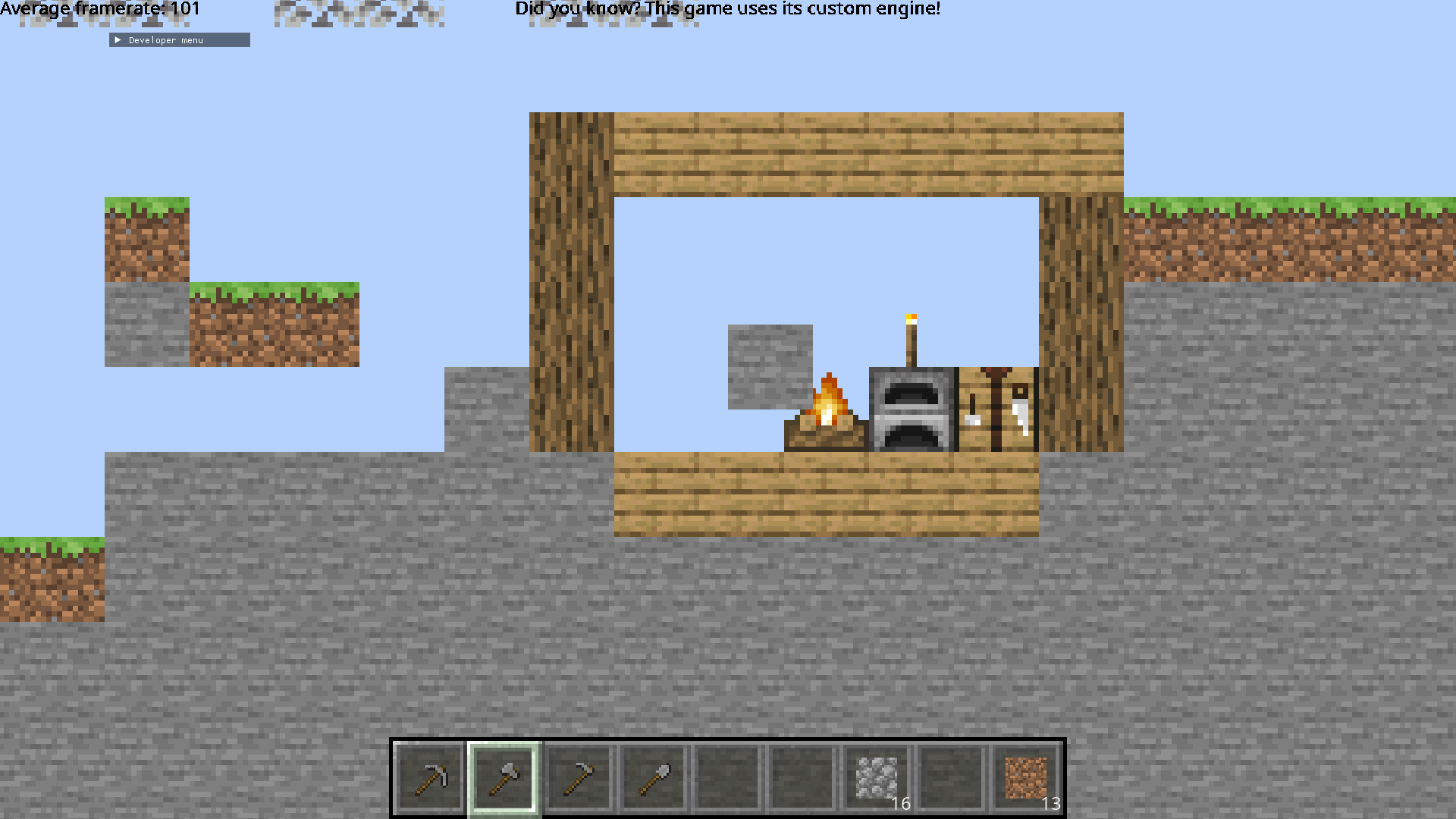Open the Developer menu panel
1456x819 pixels.
click(179, 39)
